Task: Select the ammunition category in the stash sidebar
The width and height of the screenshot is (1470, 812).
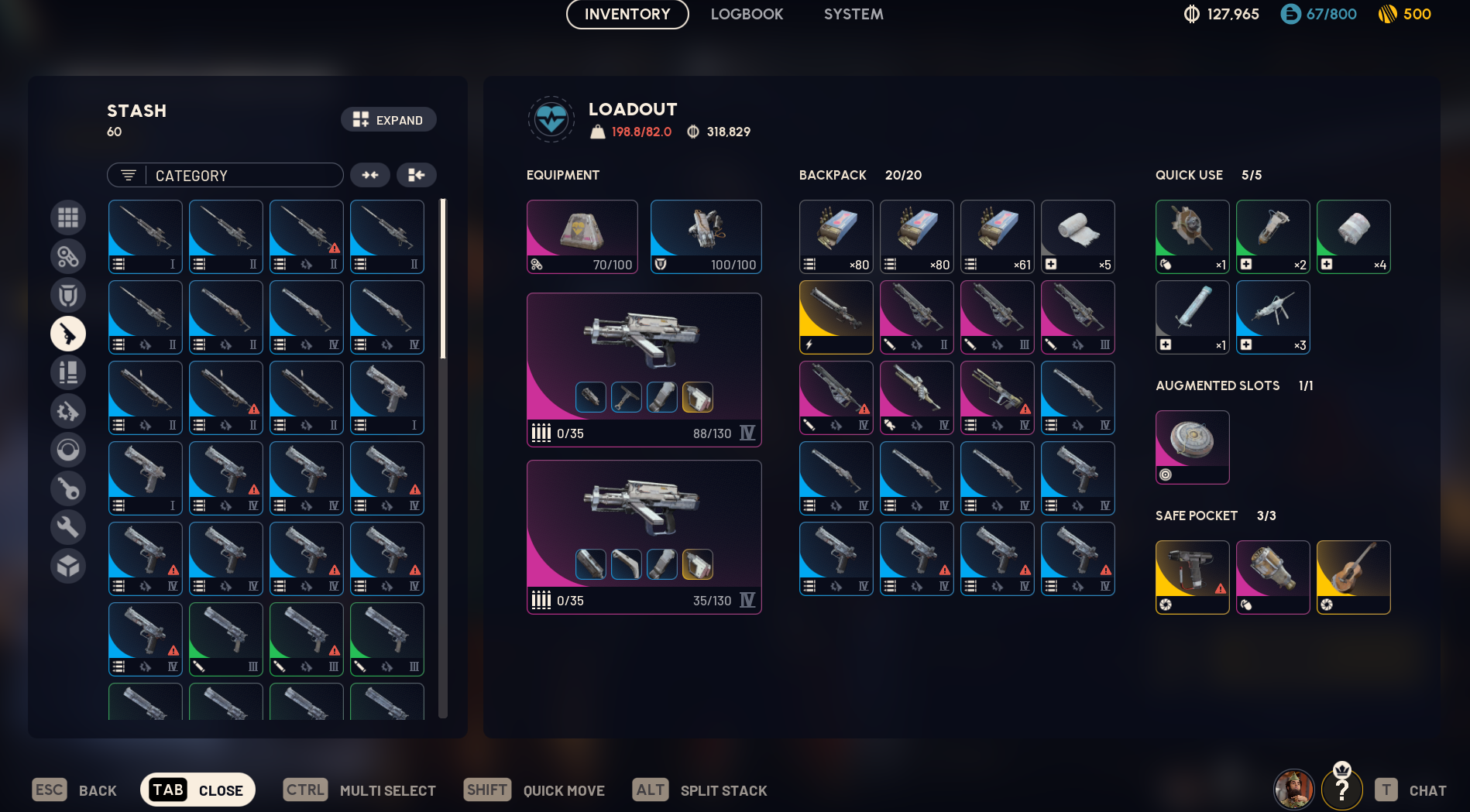Action: 68,372
